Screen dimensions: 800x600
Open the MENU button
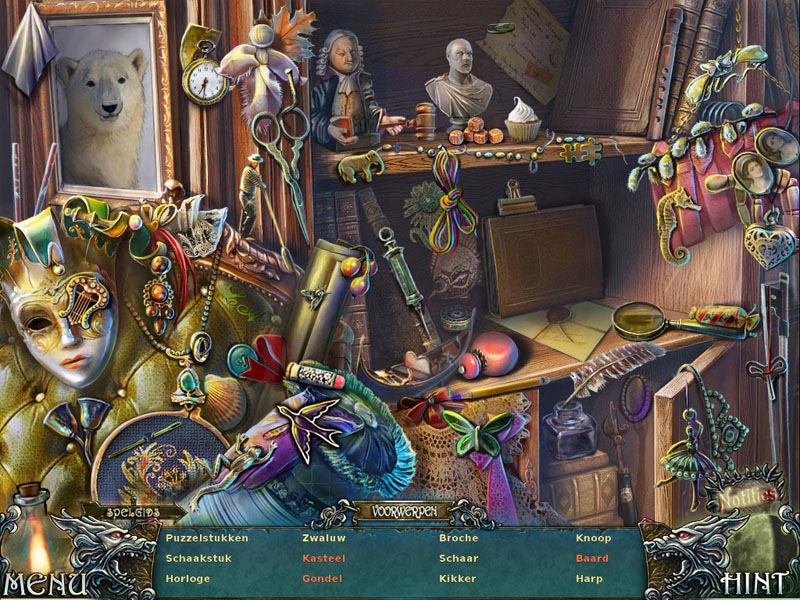coord(44,582)
